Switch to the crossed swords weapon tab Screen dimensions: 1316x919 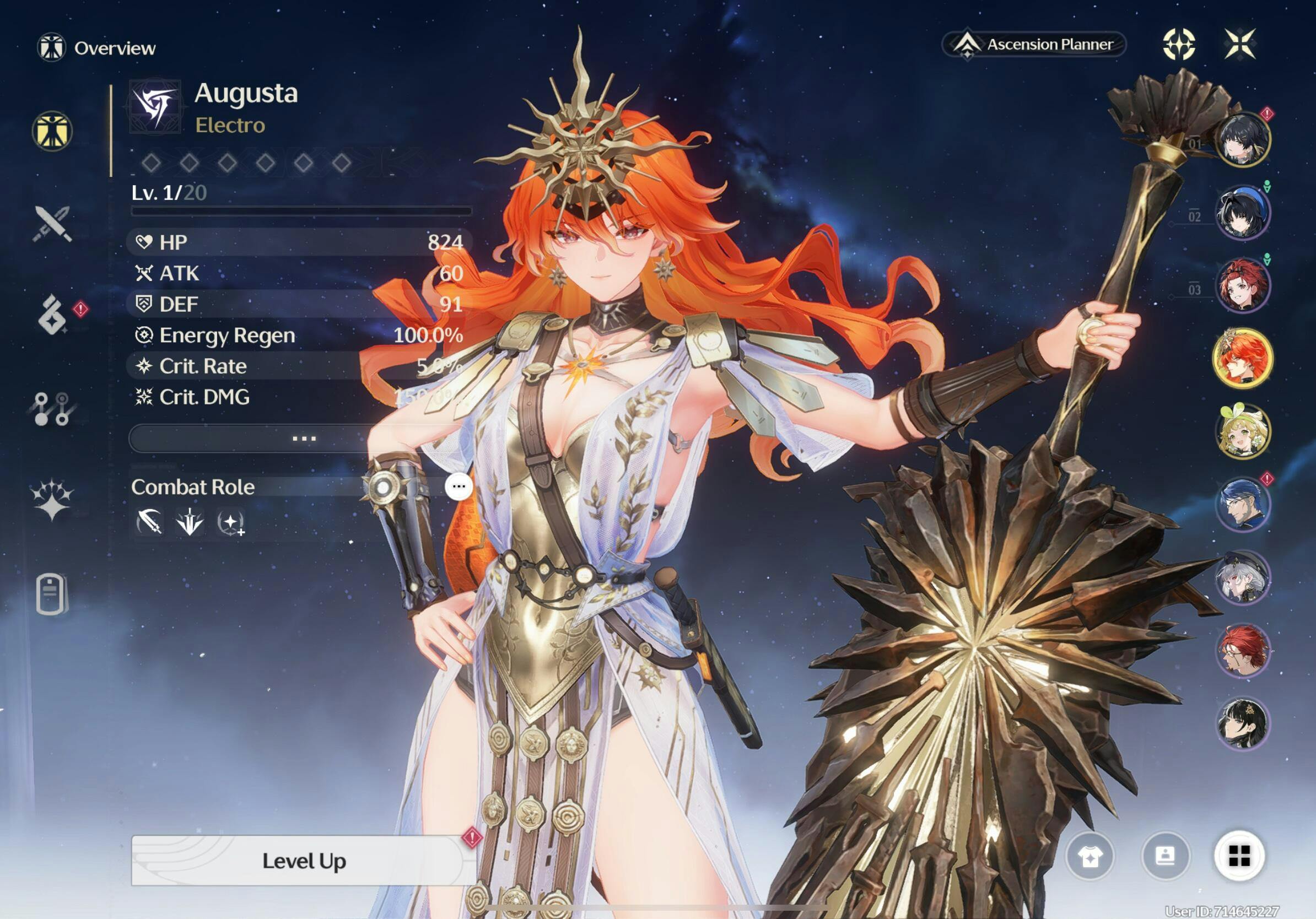52,224
